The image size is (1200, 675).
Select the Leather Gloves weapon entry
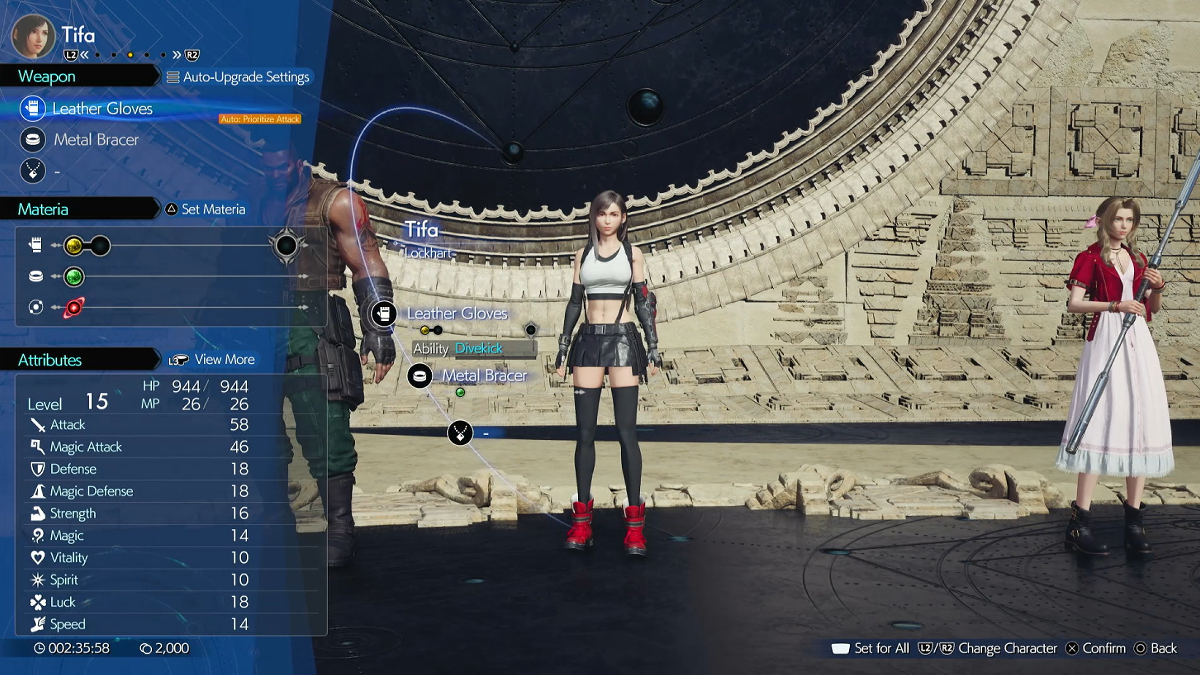[x=102, y=108]
